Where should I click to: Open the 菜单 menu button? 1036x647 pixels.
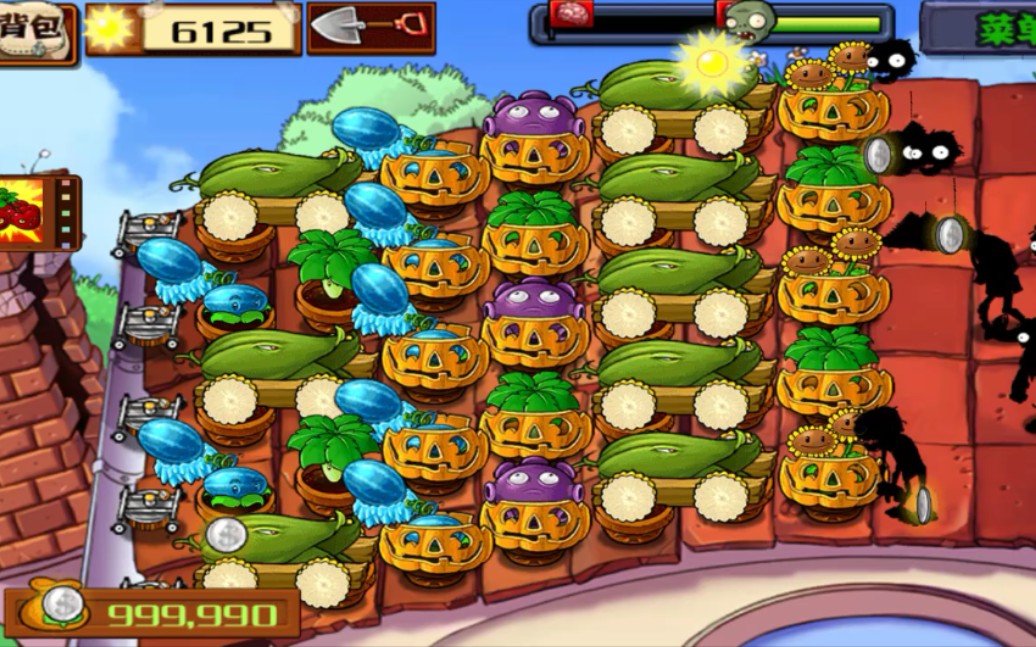tap(985, 27)
